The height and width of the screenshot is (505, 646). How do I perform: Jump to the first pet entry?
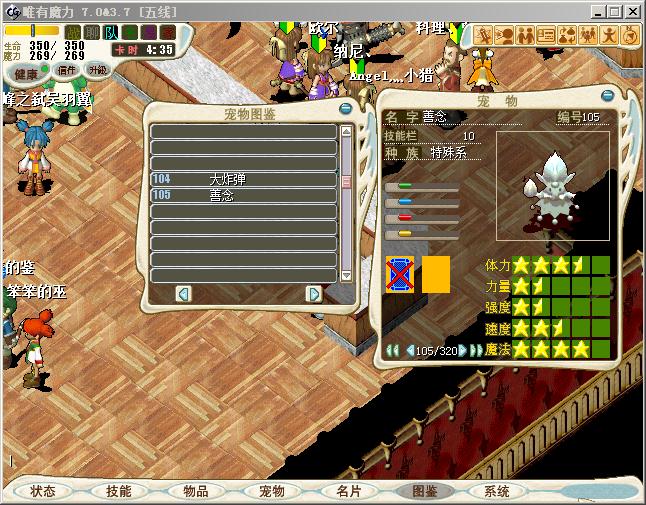pos(393,350)
